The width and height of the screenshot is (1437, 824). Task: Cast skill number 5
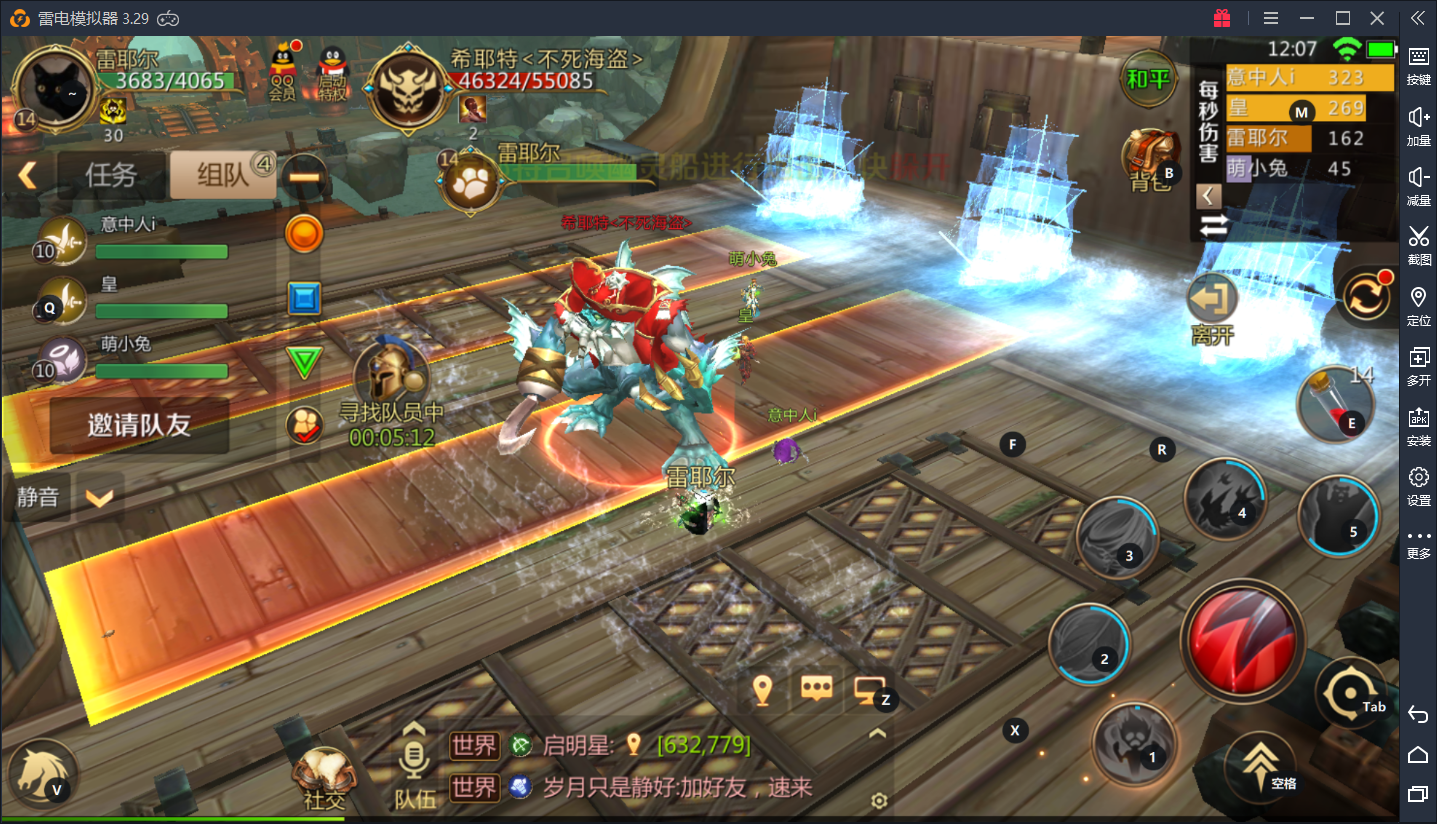[1338, 516]
